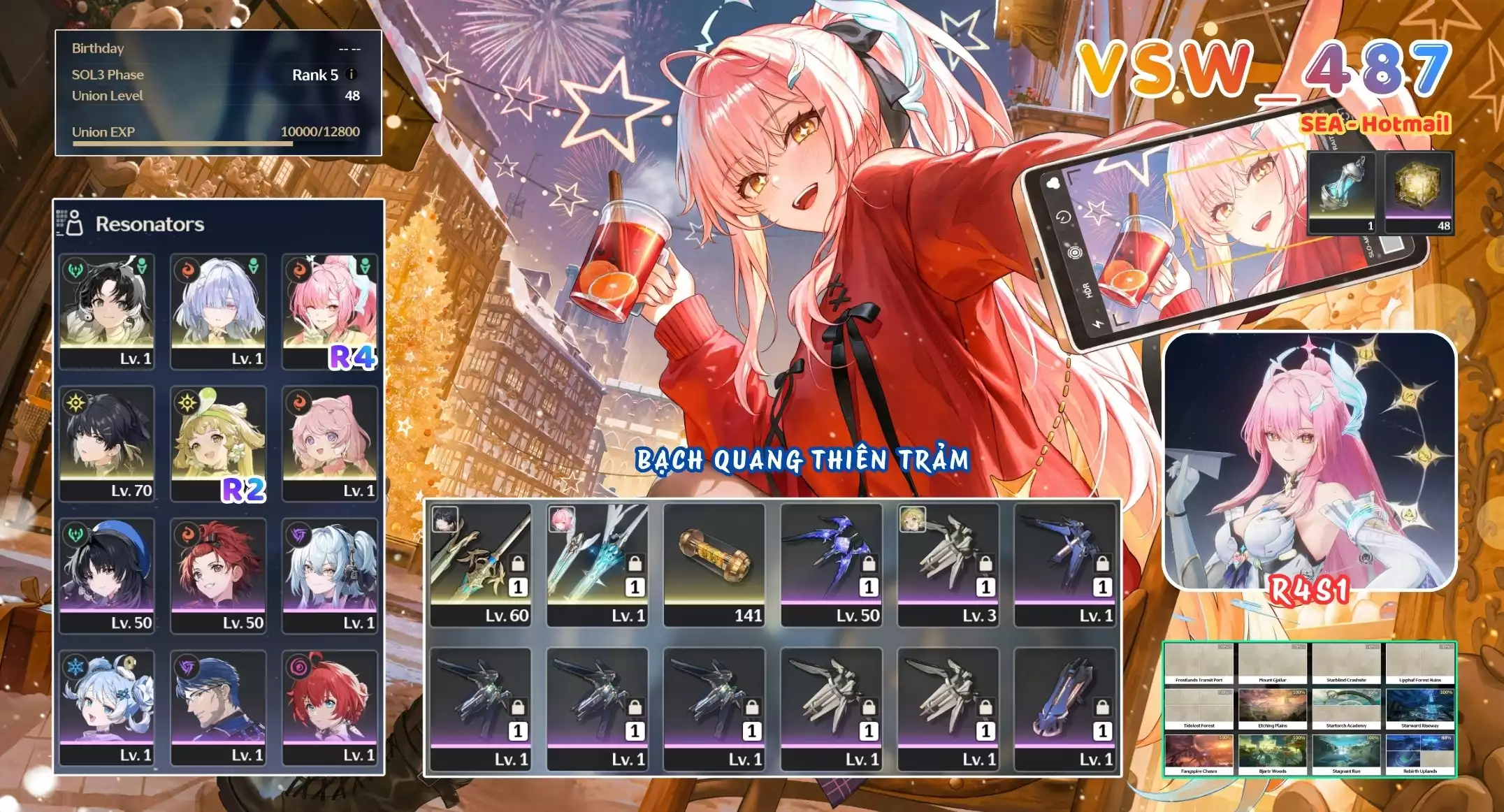The image size is (1504, 812).
Task: Click the filter lens icon on the phone camera
Action: [x=1075, y=252]
